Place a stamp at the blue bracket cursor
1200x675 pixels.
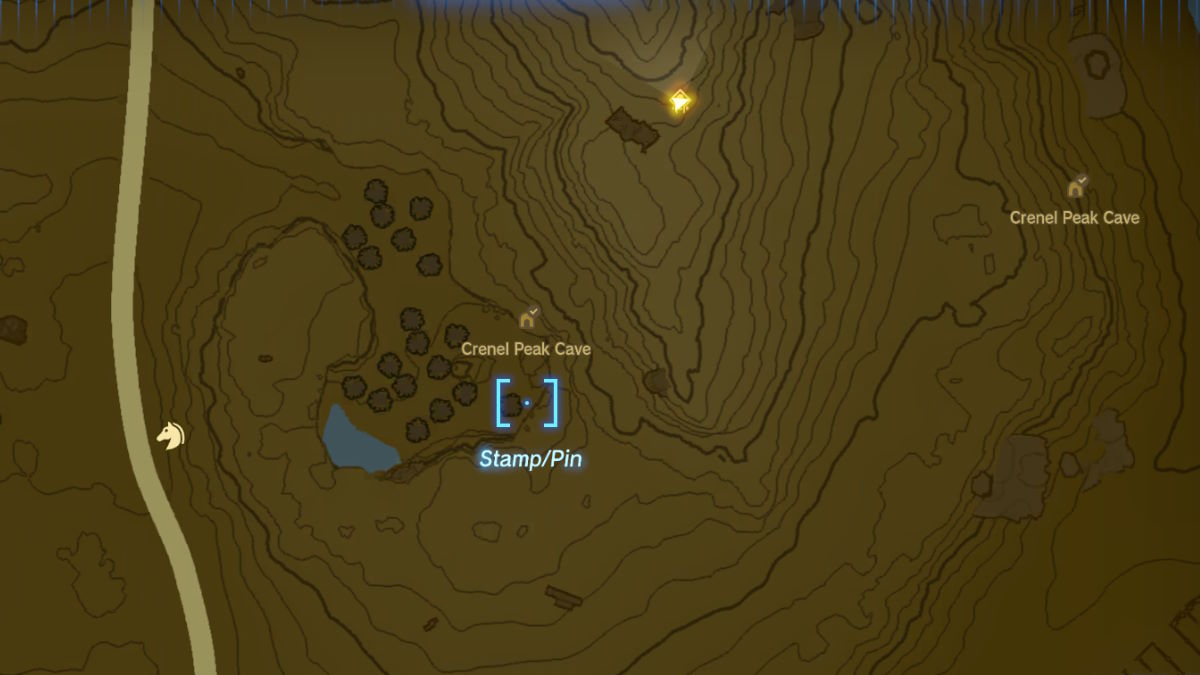527,403
